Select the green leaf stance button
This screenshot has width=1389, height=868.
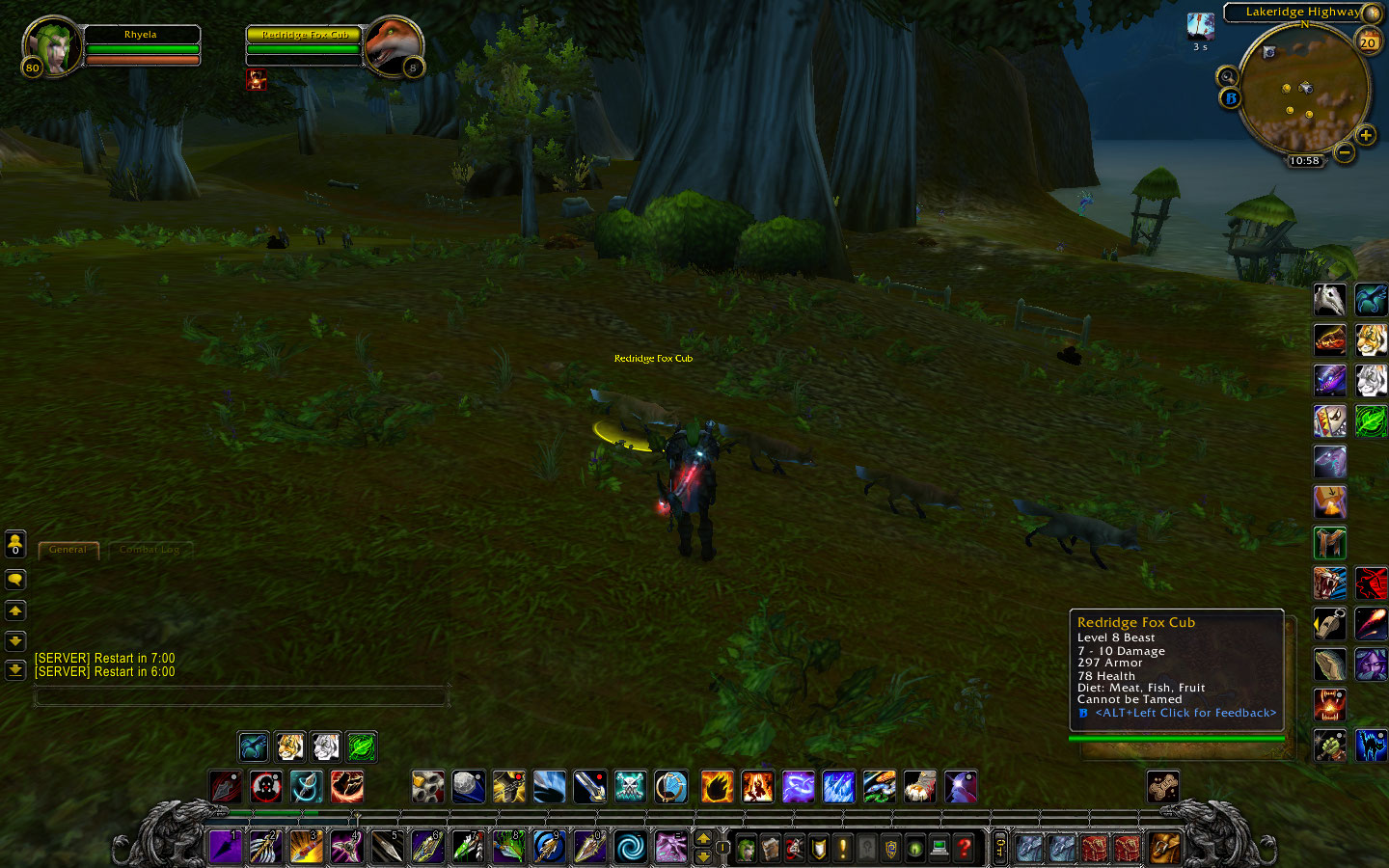pyautogui.click(x=362, y=746)
